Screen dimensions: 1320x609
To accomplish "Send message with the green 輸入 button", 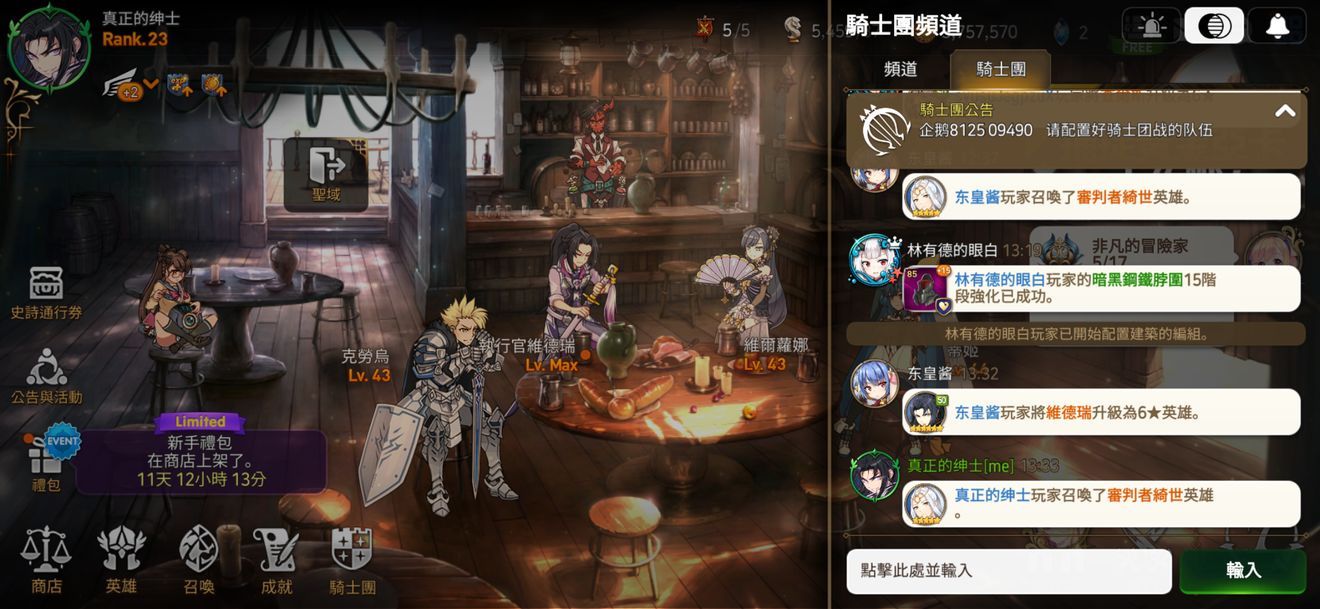I will point(1243,571).
